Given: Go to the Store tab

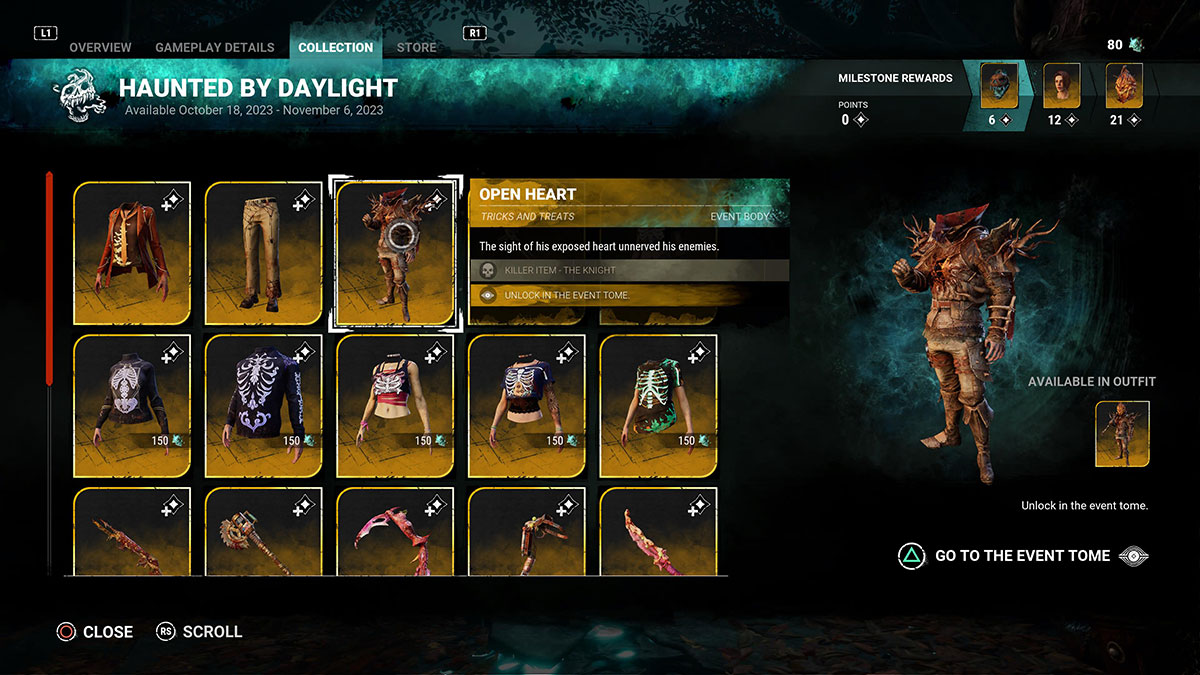Looking at the screenshot, I should click(x=416, y=47).
